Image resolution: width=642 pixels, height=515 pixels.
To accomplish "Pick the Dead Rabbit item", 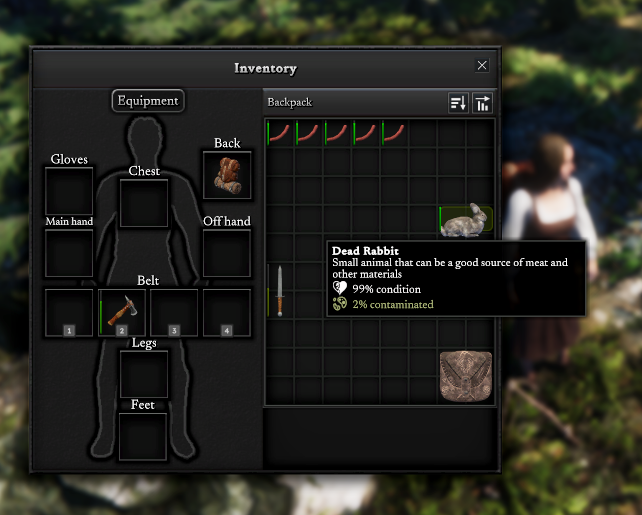I will coord(464,221).
